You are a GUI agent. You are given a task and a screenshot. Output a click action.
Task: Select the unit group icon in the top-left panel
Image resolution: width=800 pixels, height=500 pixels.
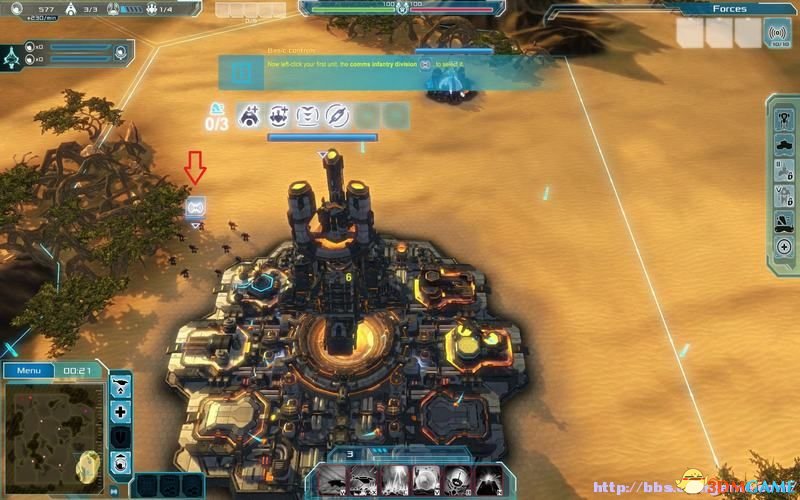pos(13,54)
